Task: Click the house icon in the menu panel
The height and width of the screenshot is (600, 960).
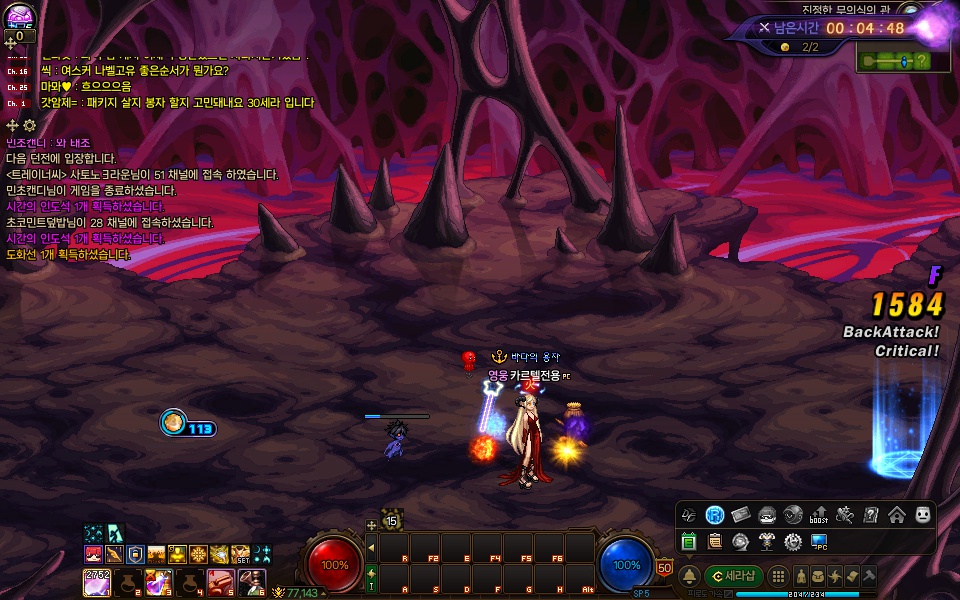Action: (896, 515)
